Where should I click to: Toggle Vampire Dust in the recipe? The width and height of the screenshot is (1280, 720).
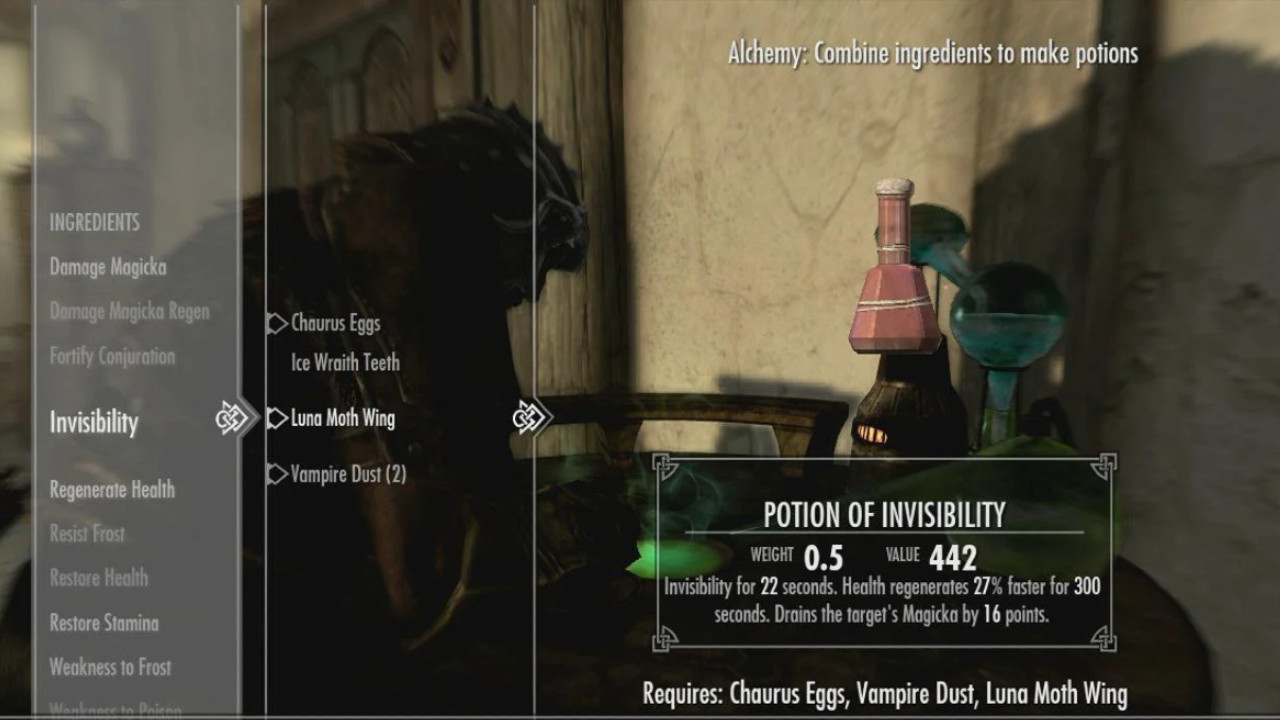pyautogui.click(x=346, y=474)
